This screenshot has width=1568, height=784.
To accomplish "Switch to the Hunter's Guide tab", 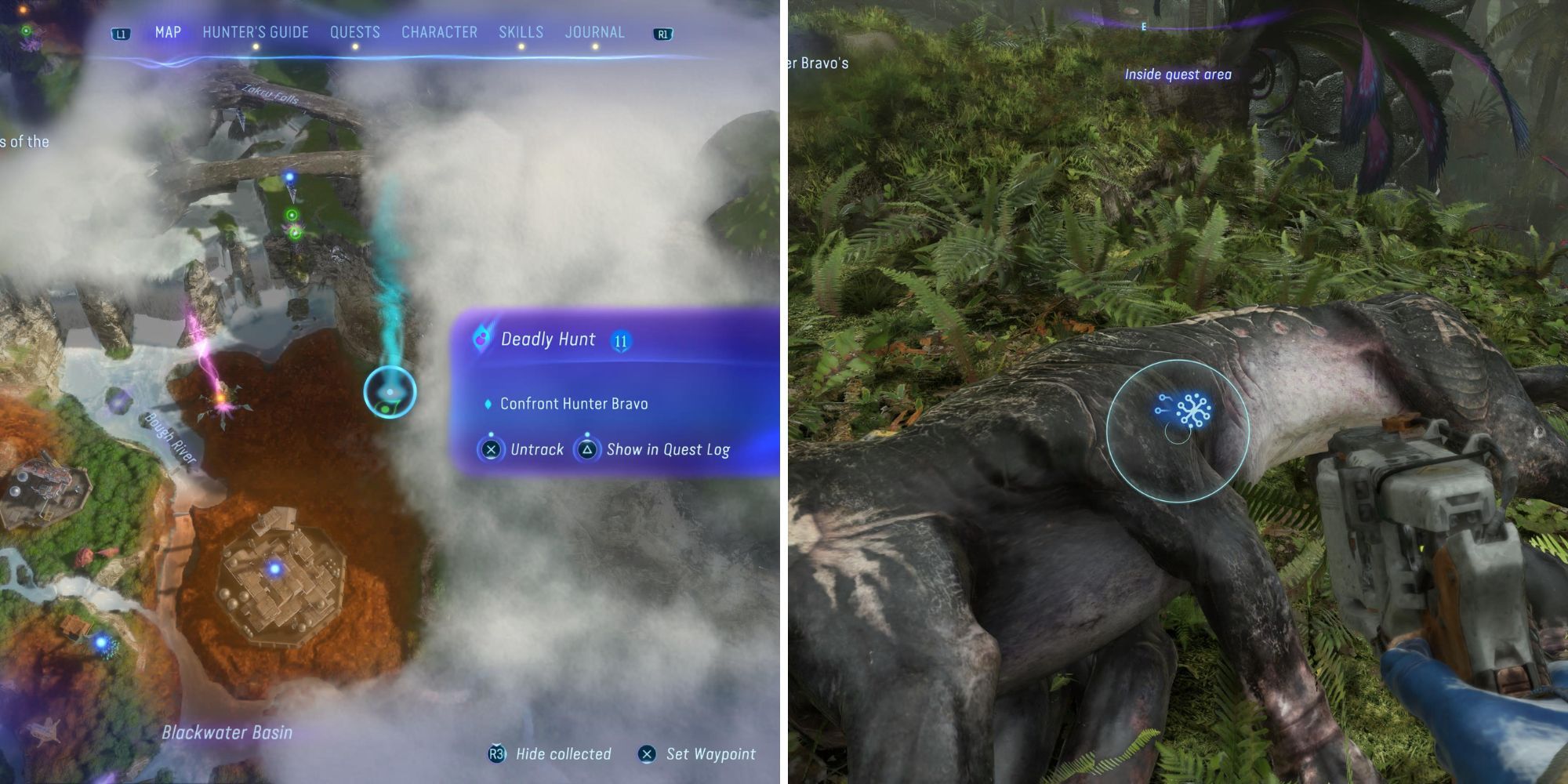I will click(x=255, y=32).
